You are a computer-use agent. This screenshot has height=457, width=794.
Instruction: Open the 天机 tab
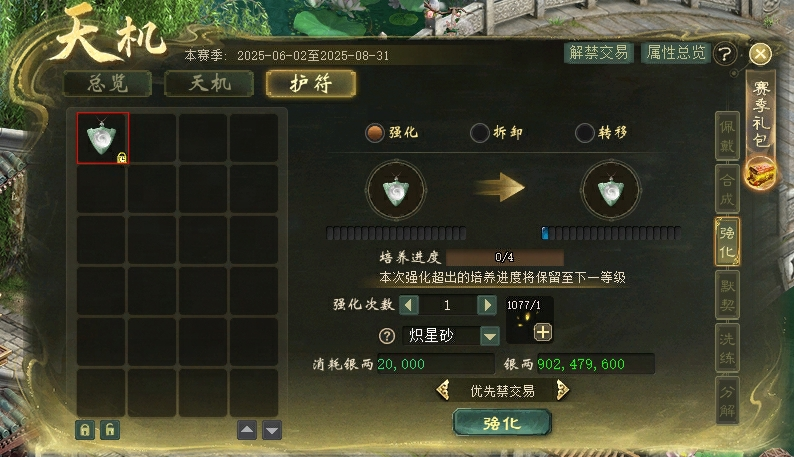(209, 83)
